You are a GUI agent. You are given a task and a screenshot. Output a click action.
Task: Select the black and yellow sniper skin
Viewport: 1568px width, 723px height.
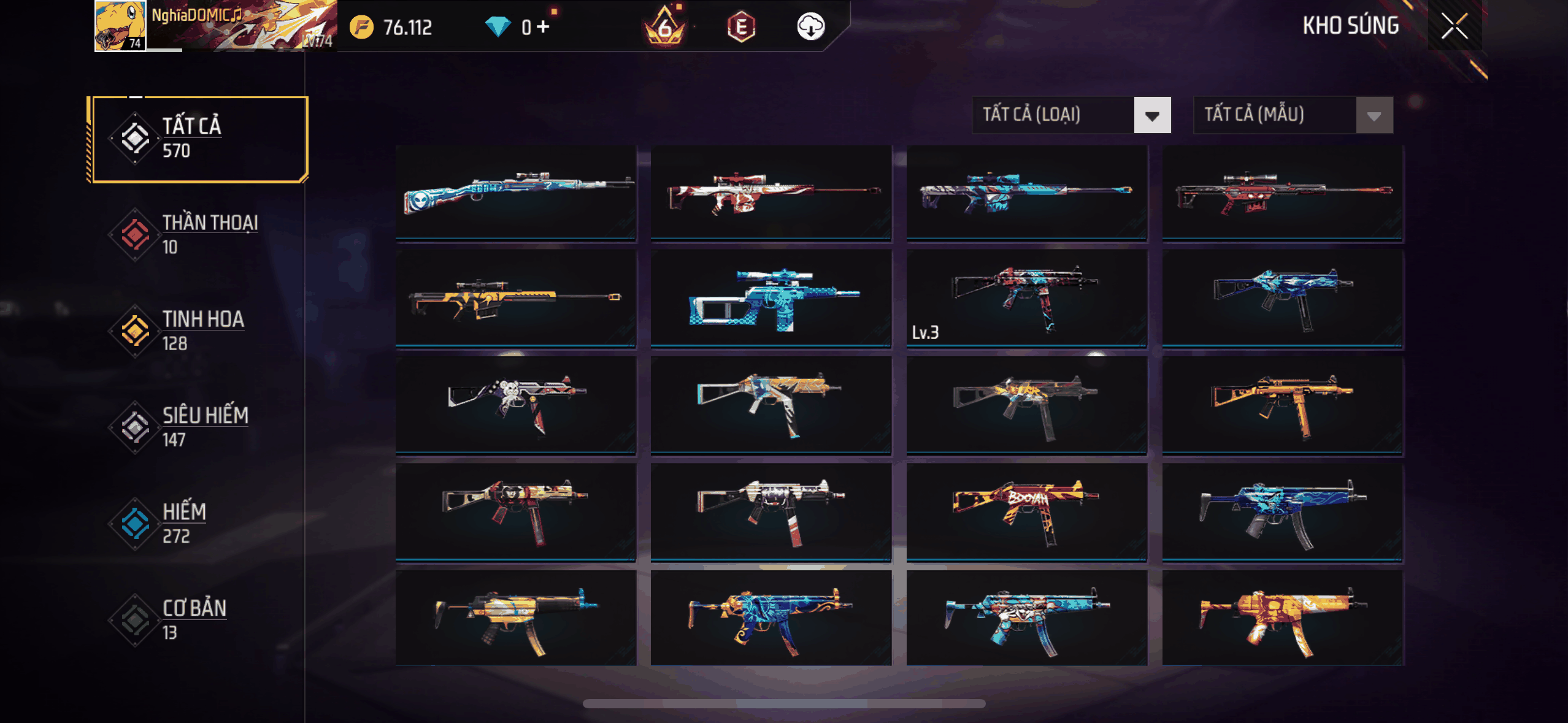click(x=515, y=298)
